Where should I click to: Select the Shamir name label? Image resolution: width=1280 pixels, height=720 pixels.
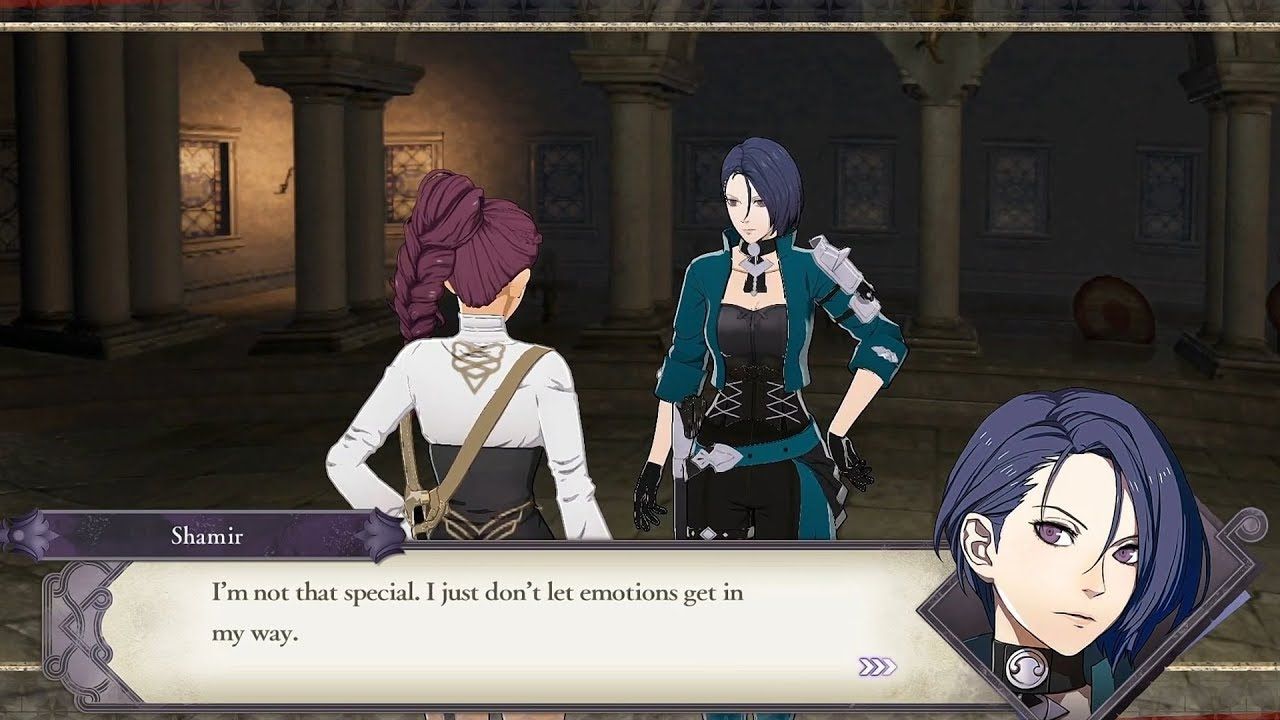(208, 537)
